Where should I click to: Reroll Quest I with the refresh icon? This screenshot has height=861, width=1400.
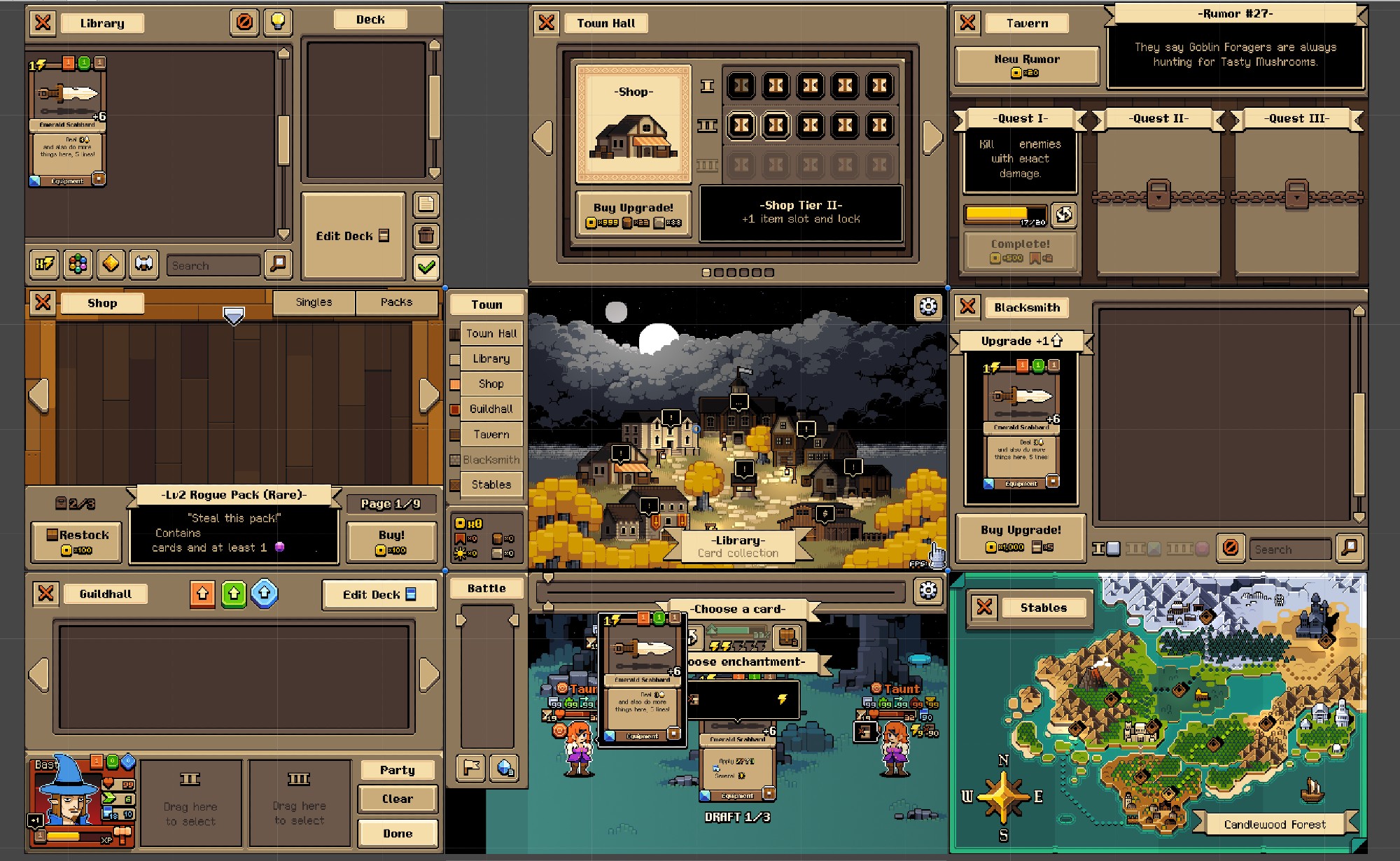click(1063, 215)
